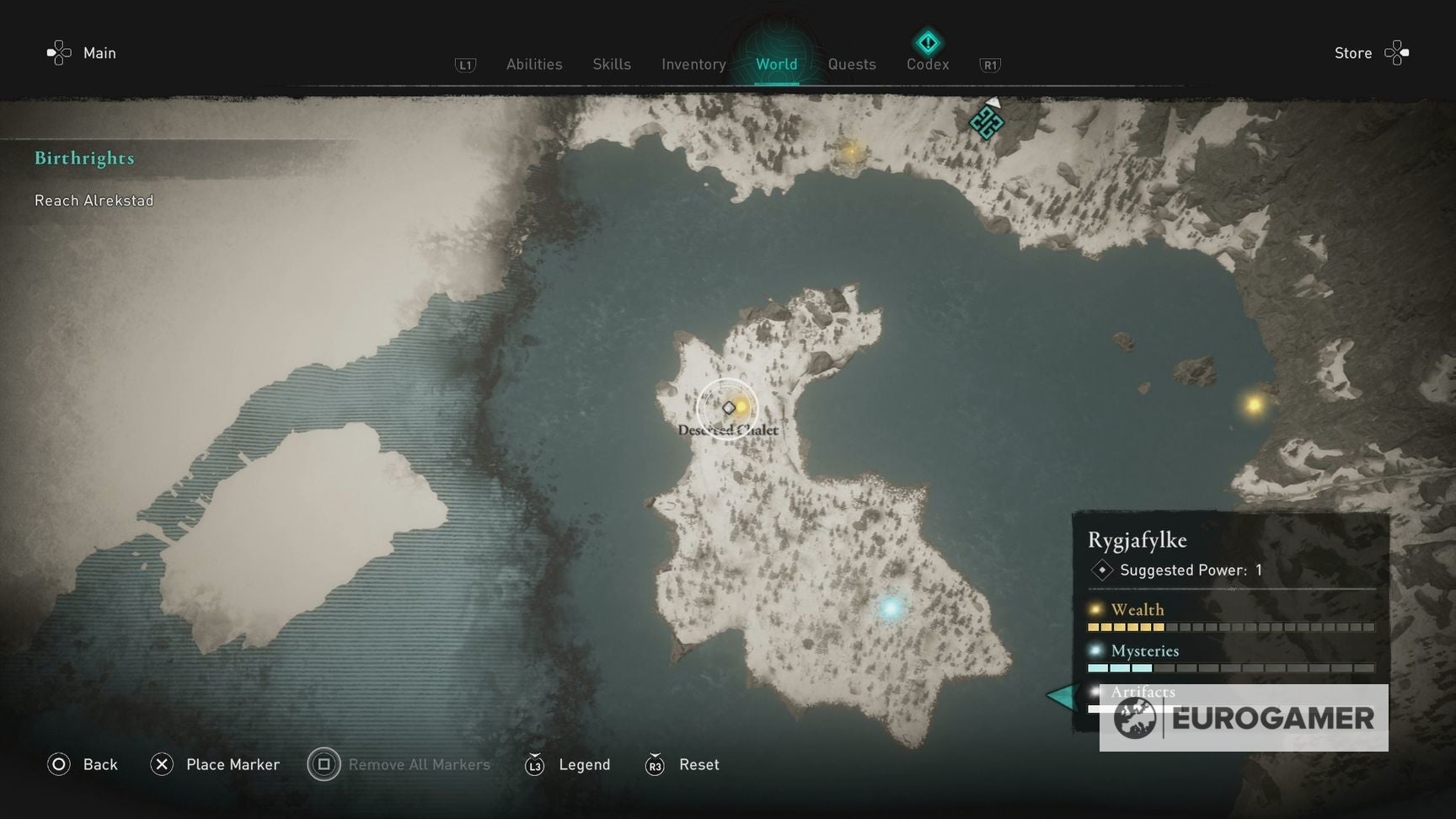The width and height of the screenshot is (1456, 819).
Task: Click the wealth marker near the northern coastline
Action: pyautogui.click(x=850, y=152)
